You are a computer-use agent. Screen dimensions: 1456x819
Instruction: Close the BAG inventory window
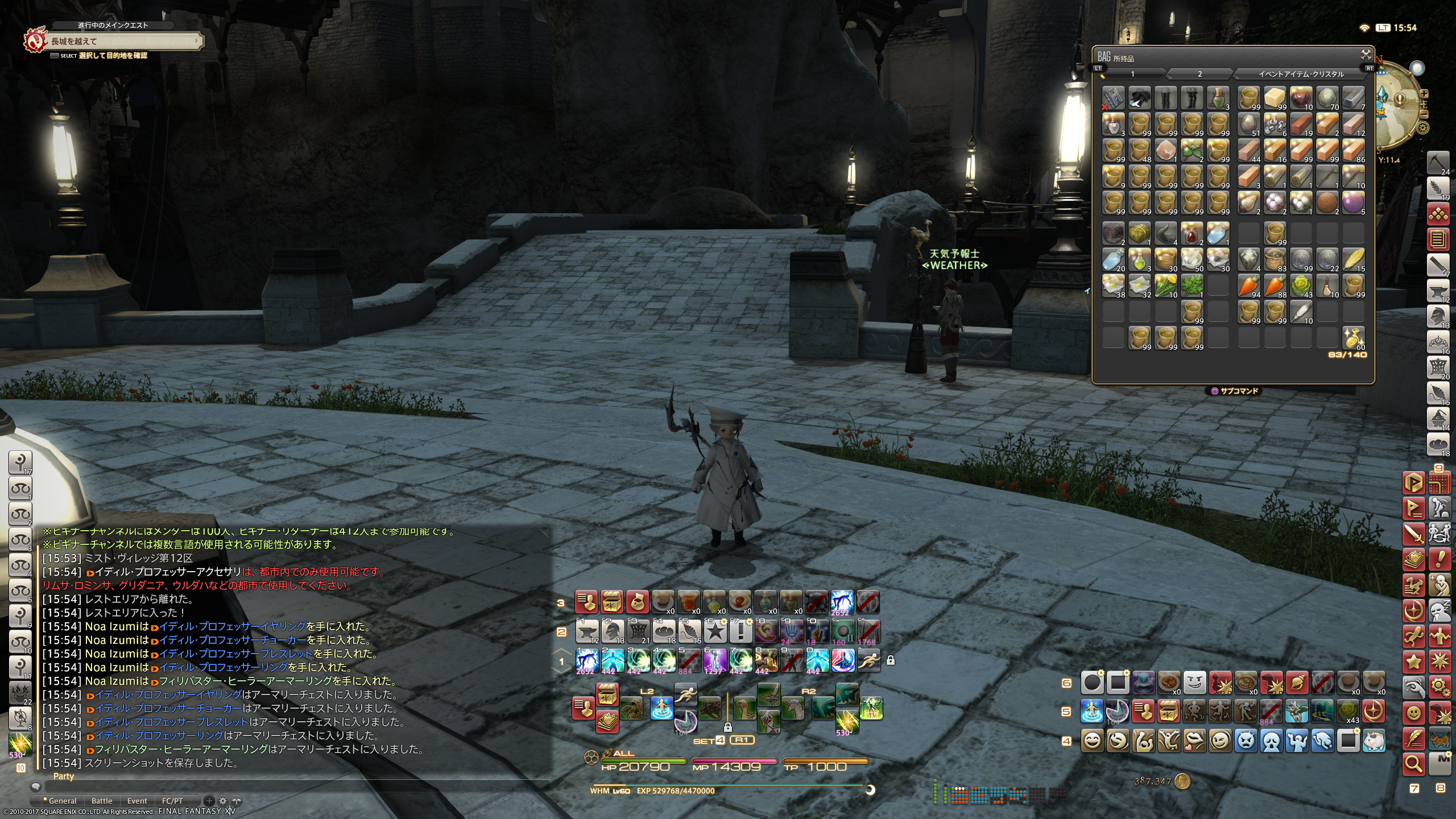(1366, 55)
